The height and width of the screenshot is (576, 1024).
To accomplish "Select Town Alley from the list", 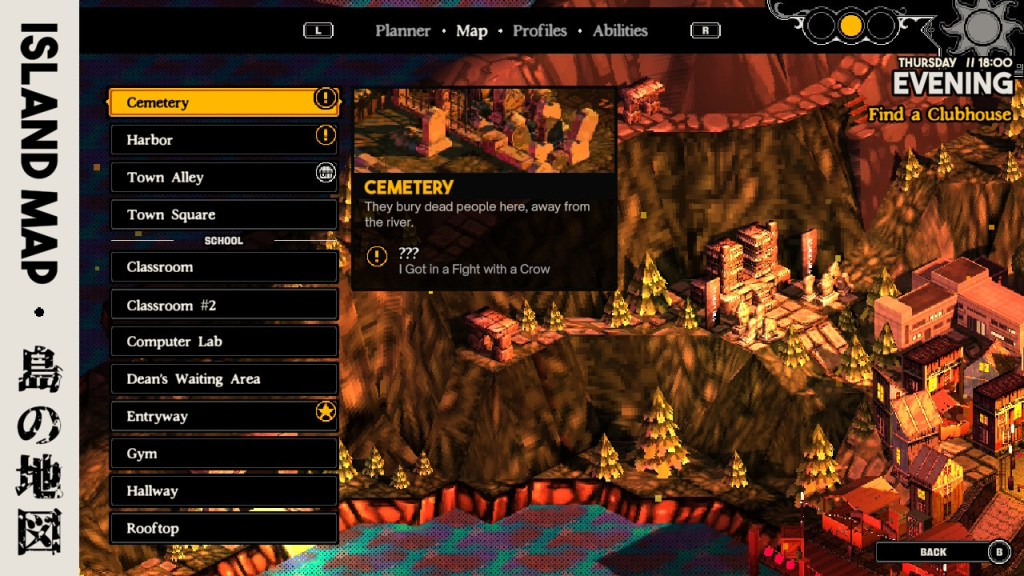I will (x=222, y=177).
